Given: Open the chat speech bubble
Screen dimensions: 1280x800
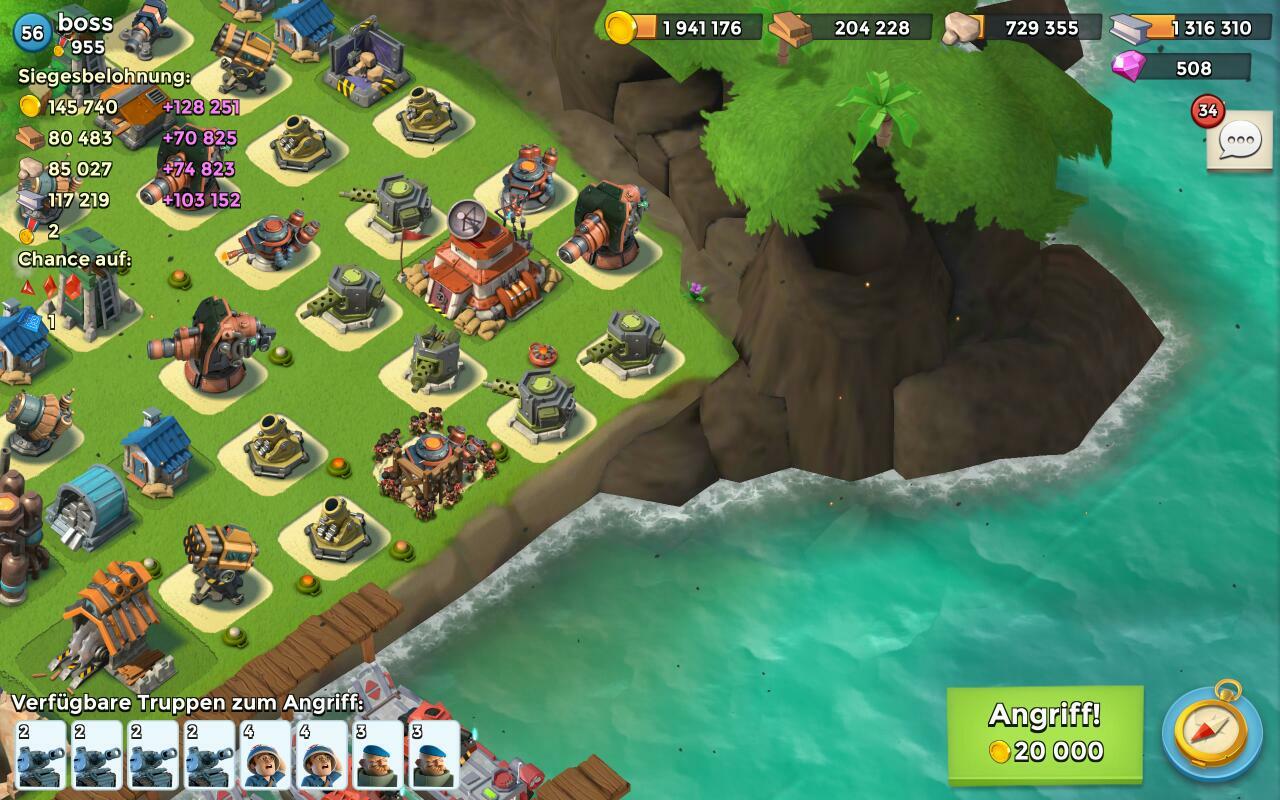Looking at the screenshot, I should pos(1238,141).
